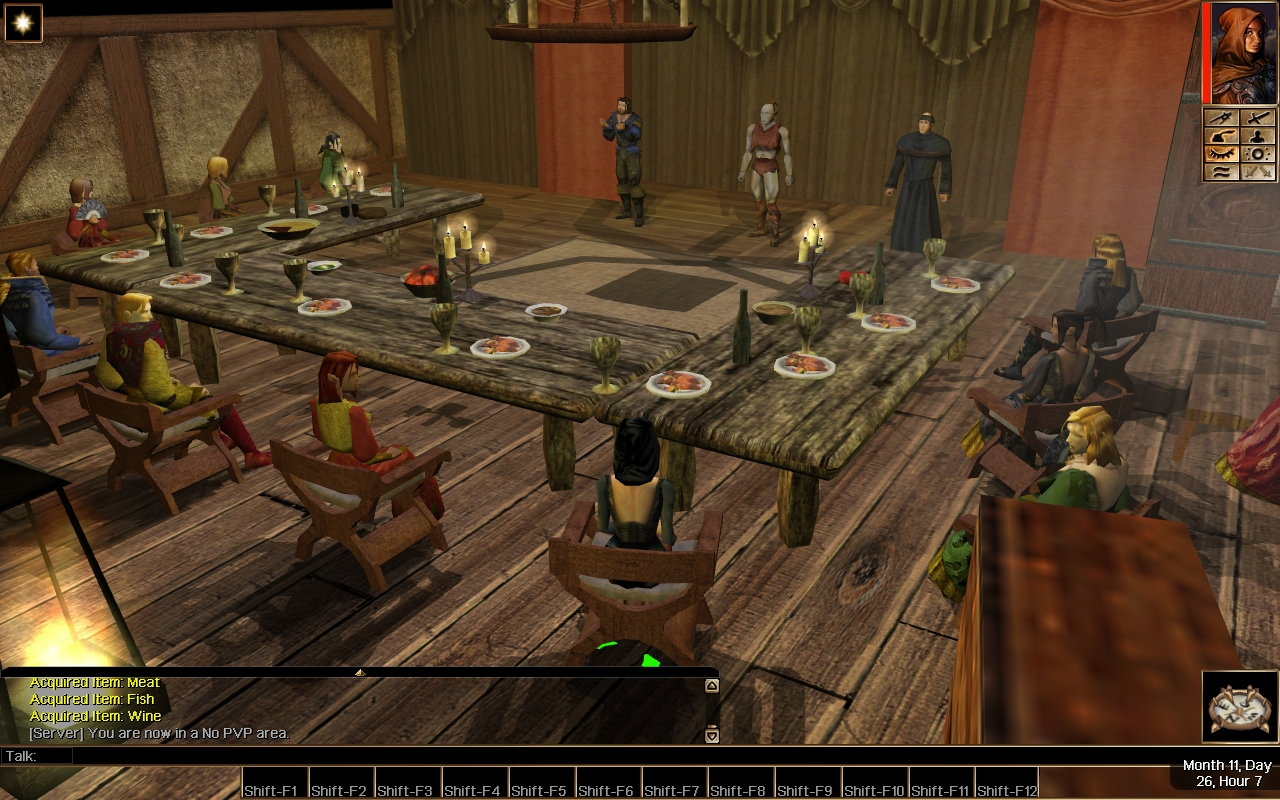Click the wavy lines mode icon
This screenshot has width=1280, height=800.
point(1222,172)
